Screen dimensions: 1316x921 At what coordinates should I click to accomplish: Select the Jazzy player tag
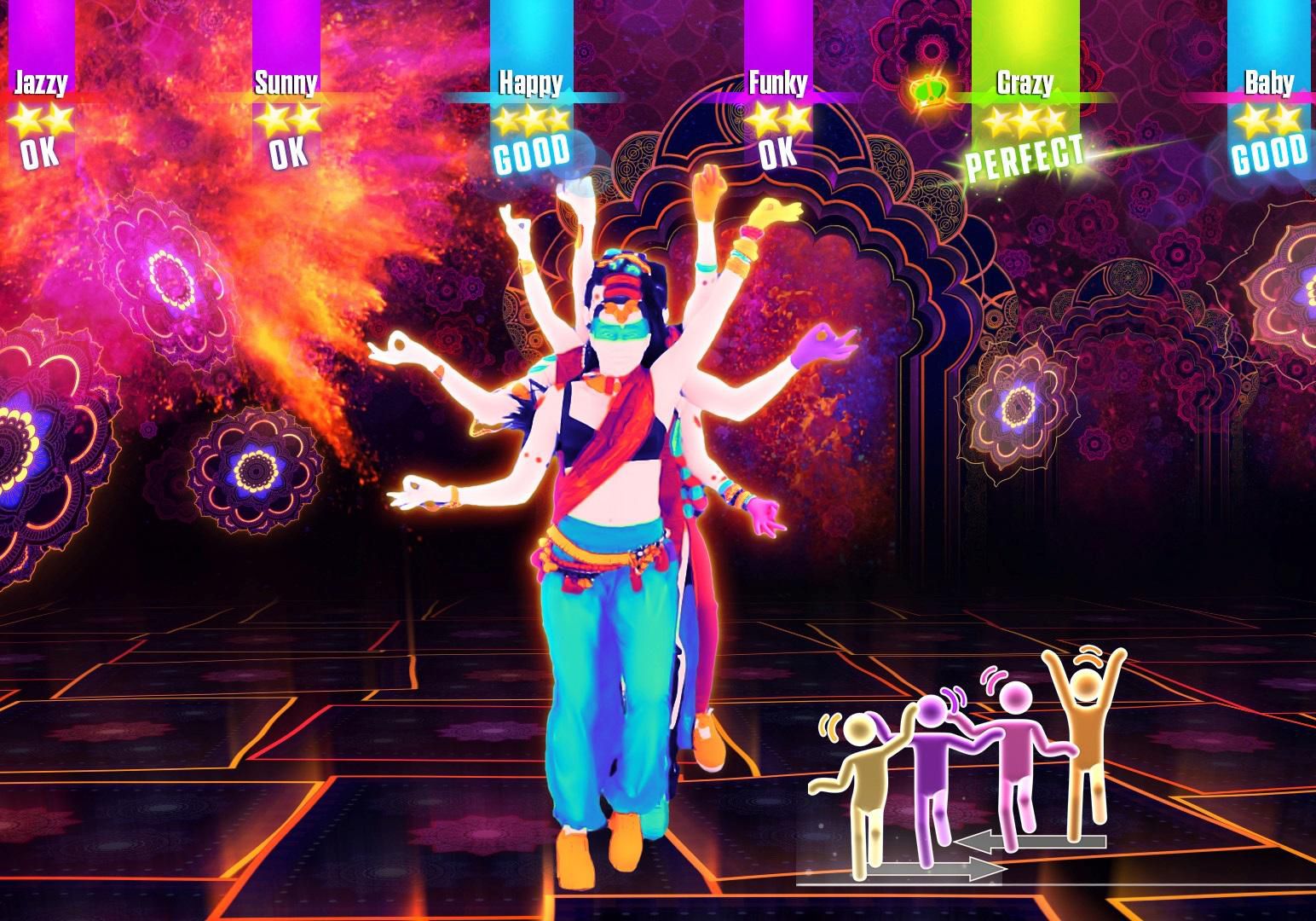(x=40, y=84)
